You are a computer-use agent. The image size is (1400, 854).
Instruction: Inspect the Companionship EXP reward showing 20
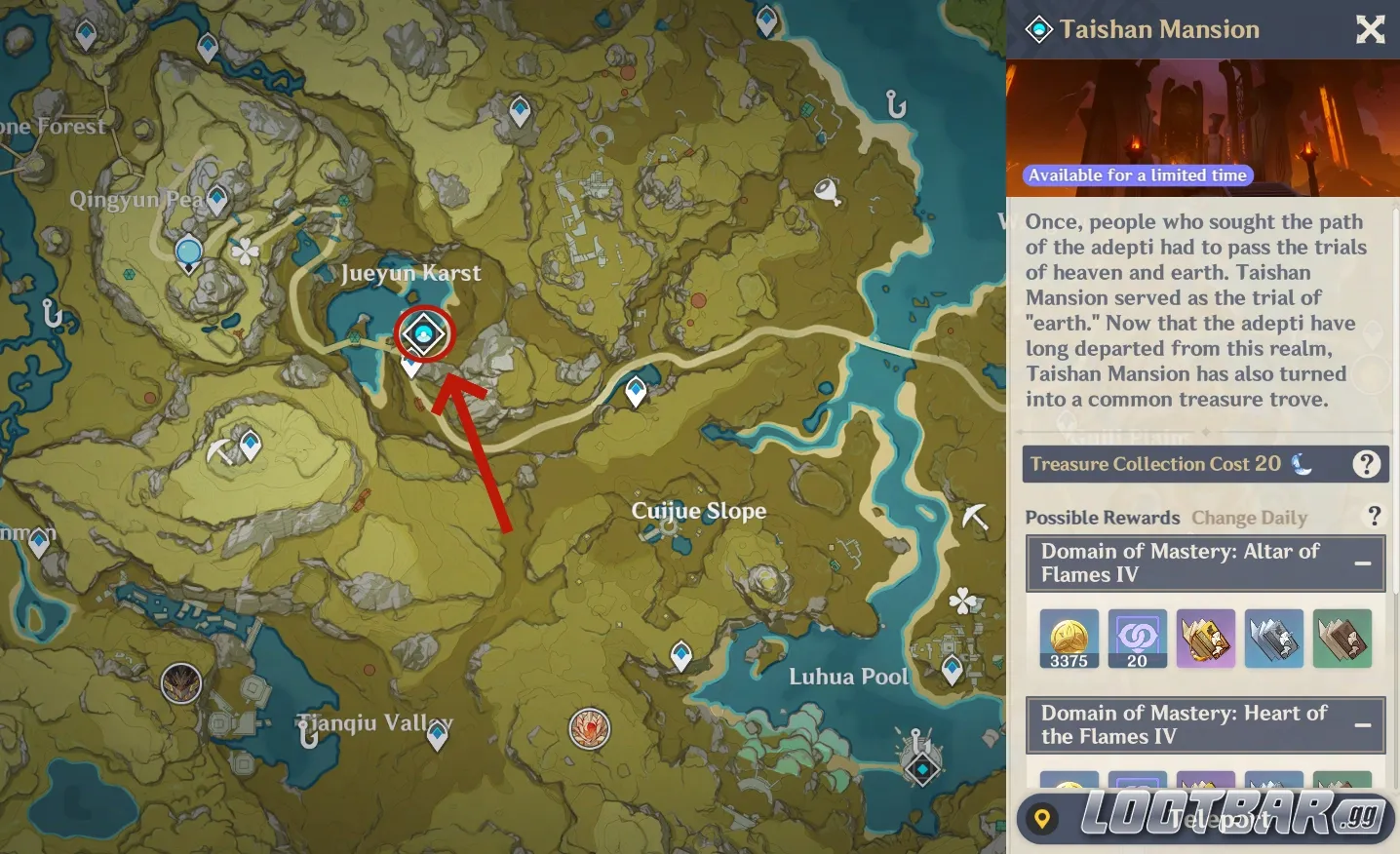(1137, 639)
